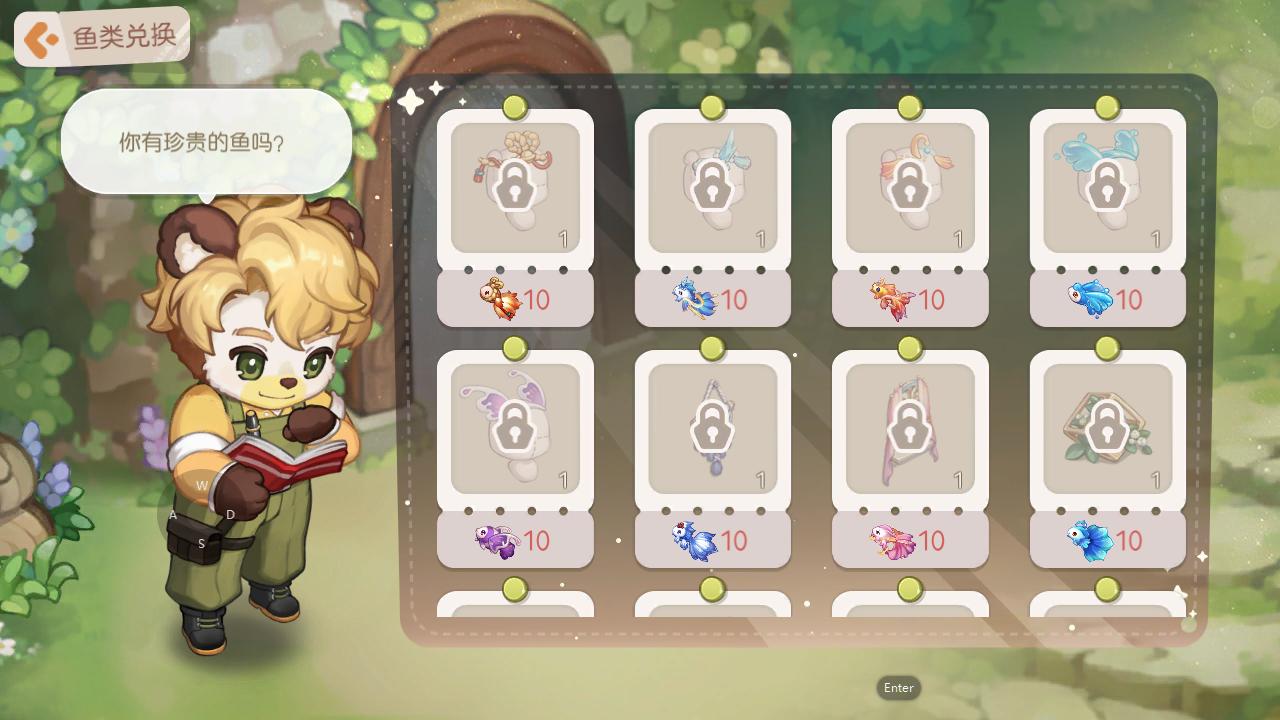Choose the locked hanging pendant item card

[712, 429]
